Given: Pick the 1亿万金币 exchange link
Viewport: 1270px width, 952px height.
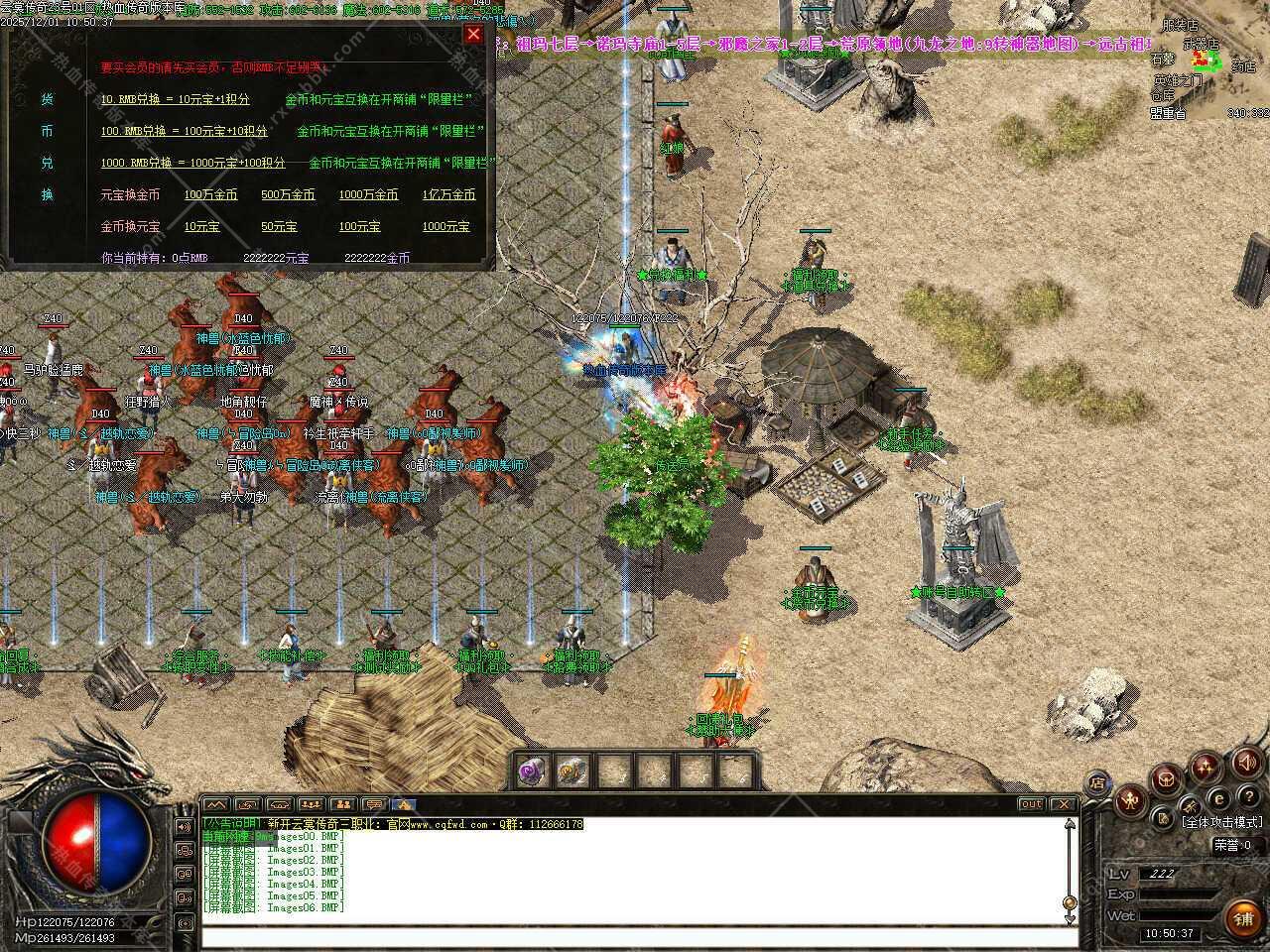Looking at the screenshot, I should point(448,195).
